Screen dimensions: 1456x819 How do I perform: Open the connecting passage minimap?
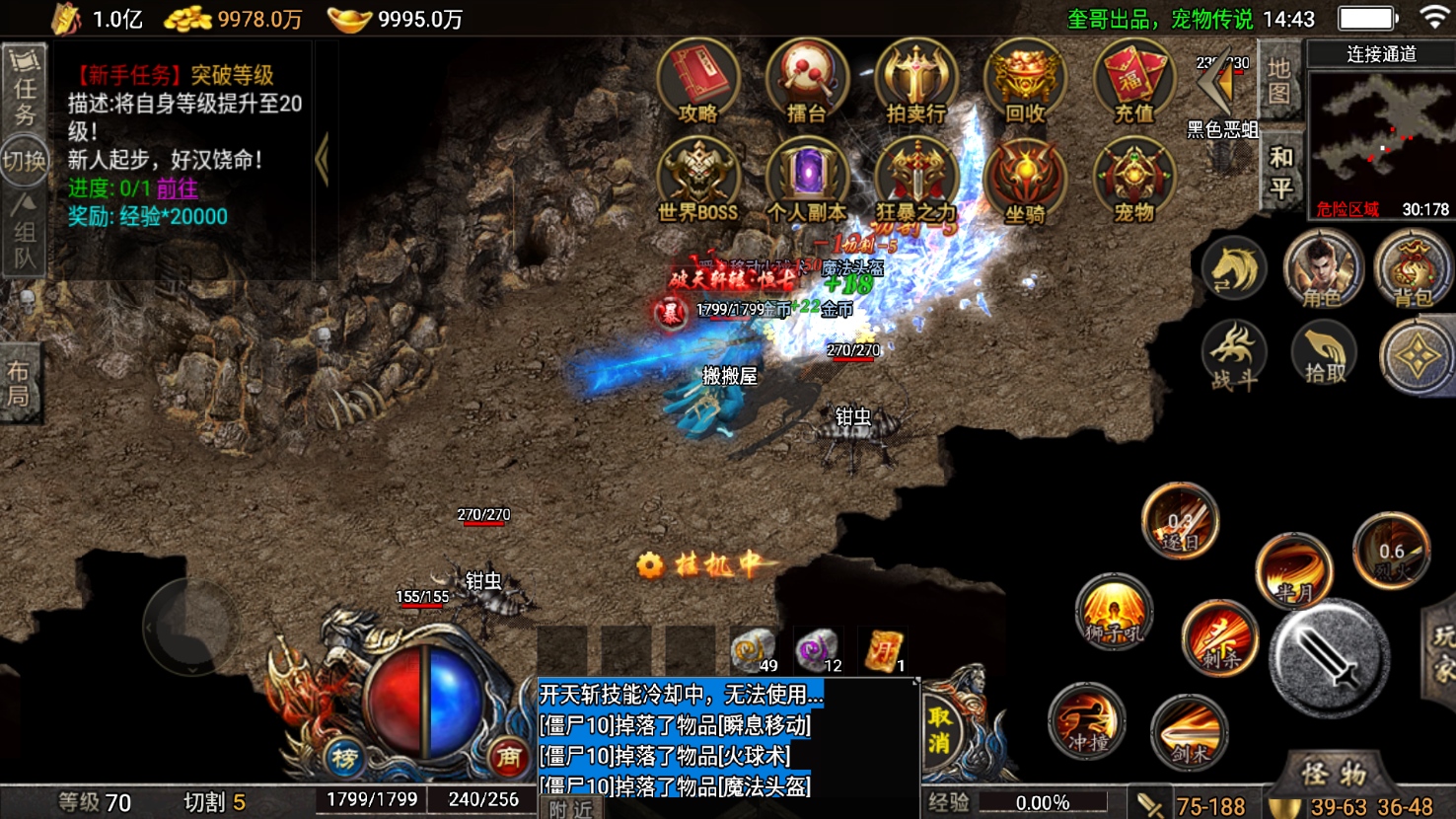click(x=1381, y=138)
